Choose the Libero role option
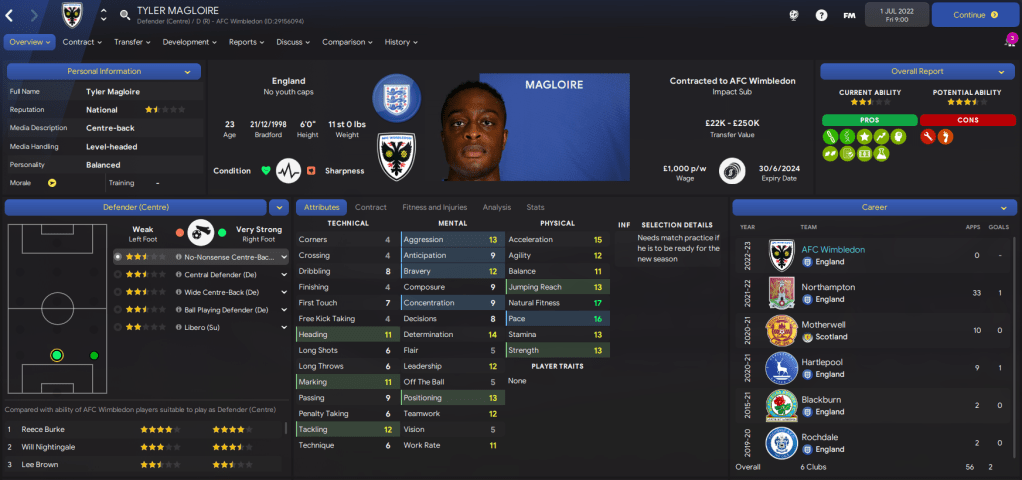Viewport: 1022px width, 480px height. (x=203, y=327)
